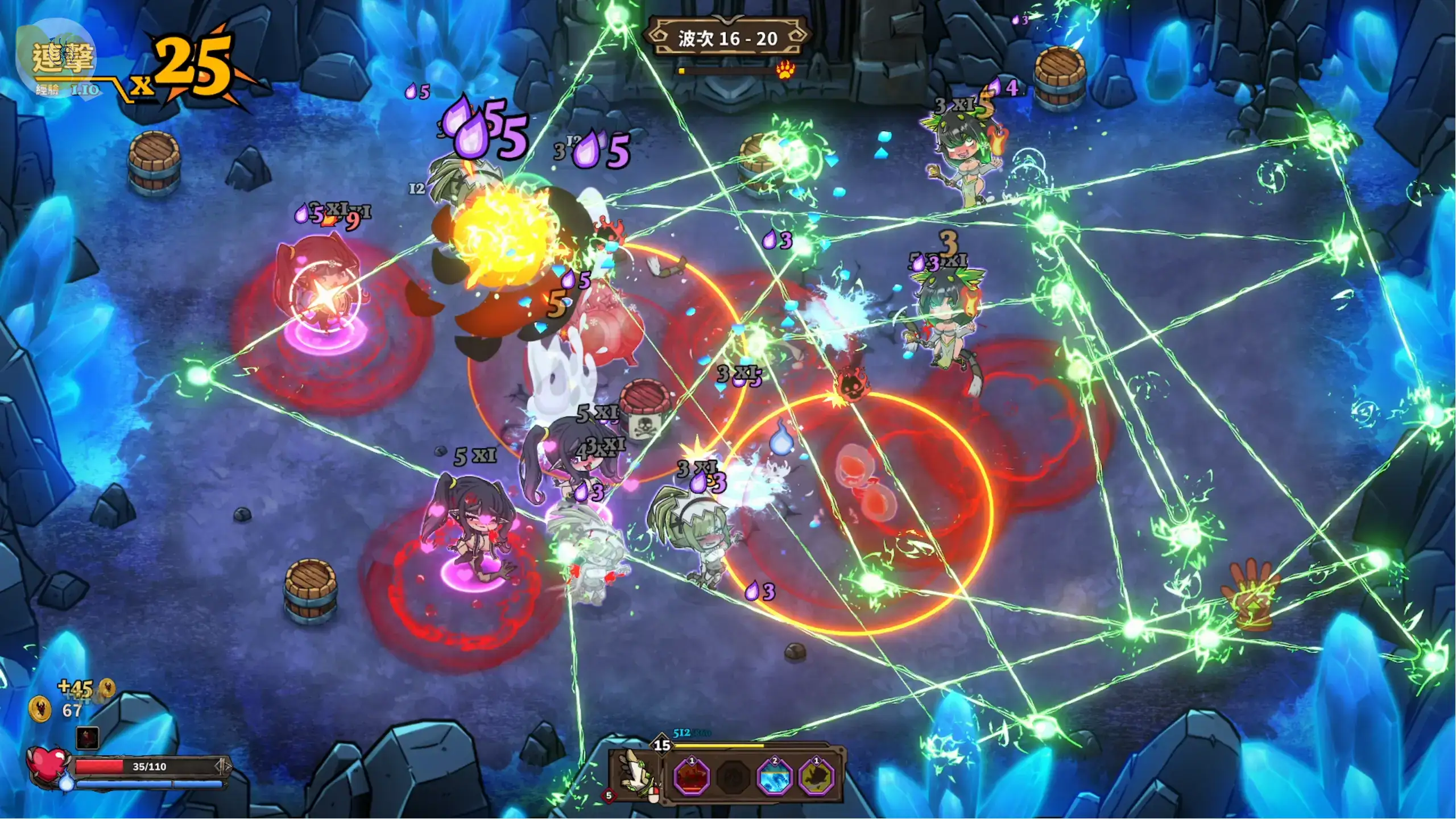Click the darkened empty skill slot

733,777
